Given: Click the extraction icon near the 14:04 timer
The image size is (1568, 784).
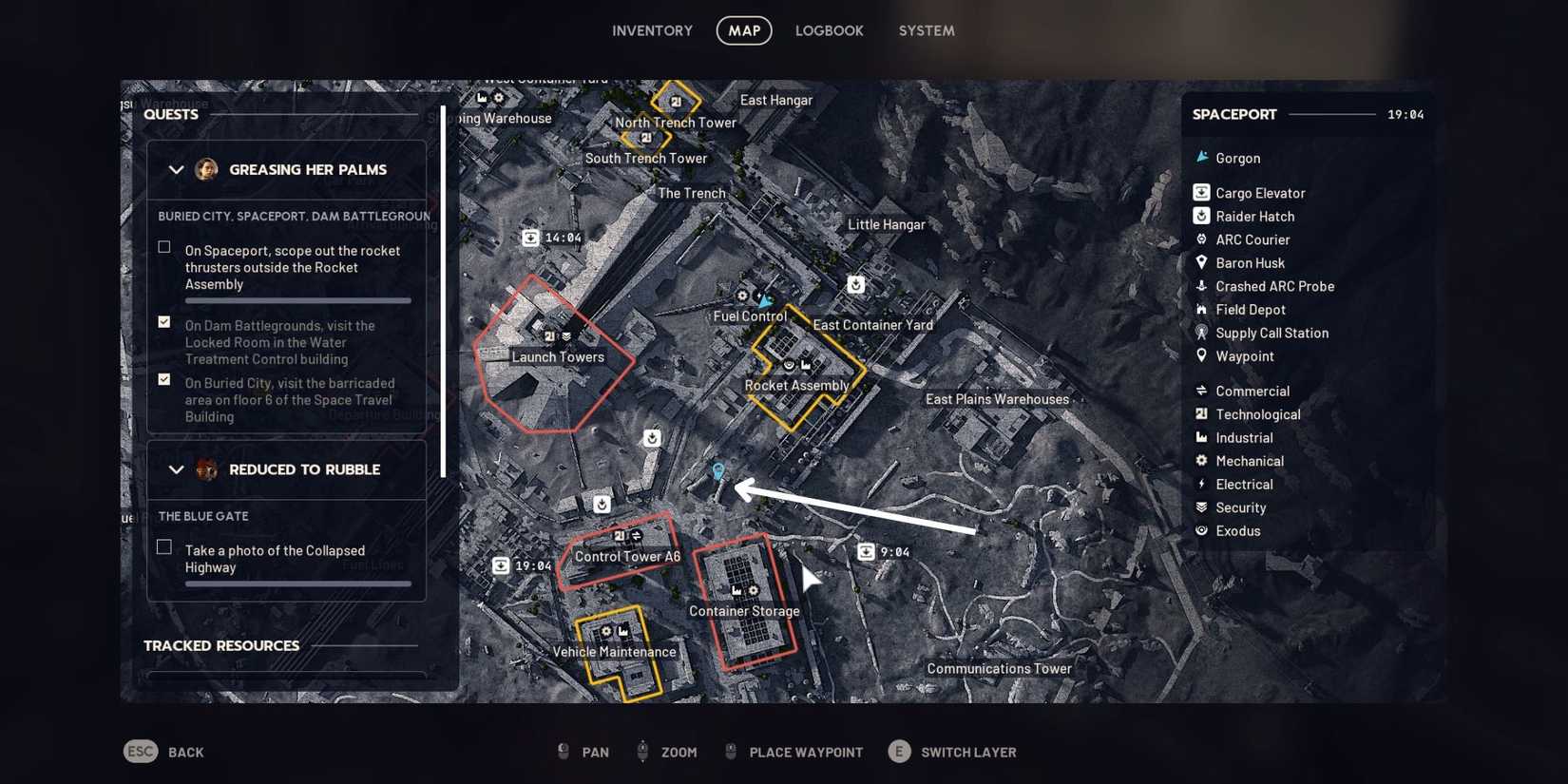Looking at the screenshot, I should pyautogui.click(x=531, y=238).
